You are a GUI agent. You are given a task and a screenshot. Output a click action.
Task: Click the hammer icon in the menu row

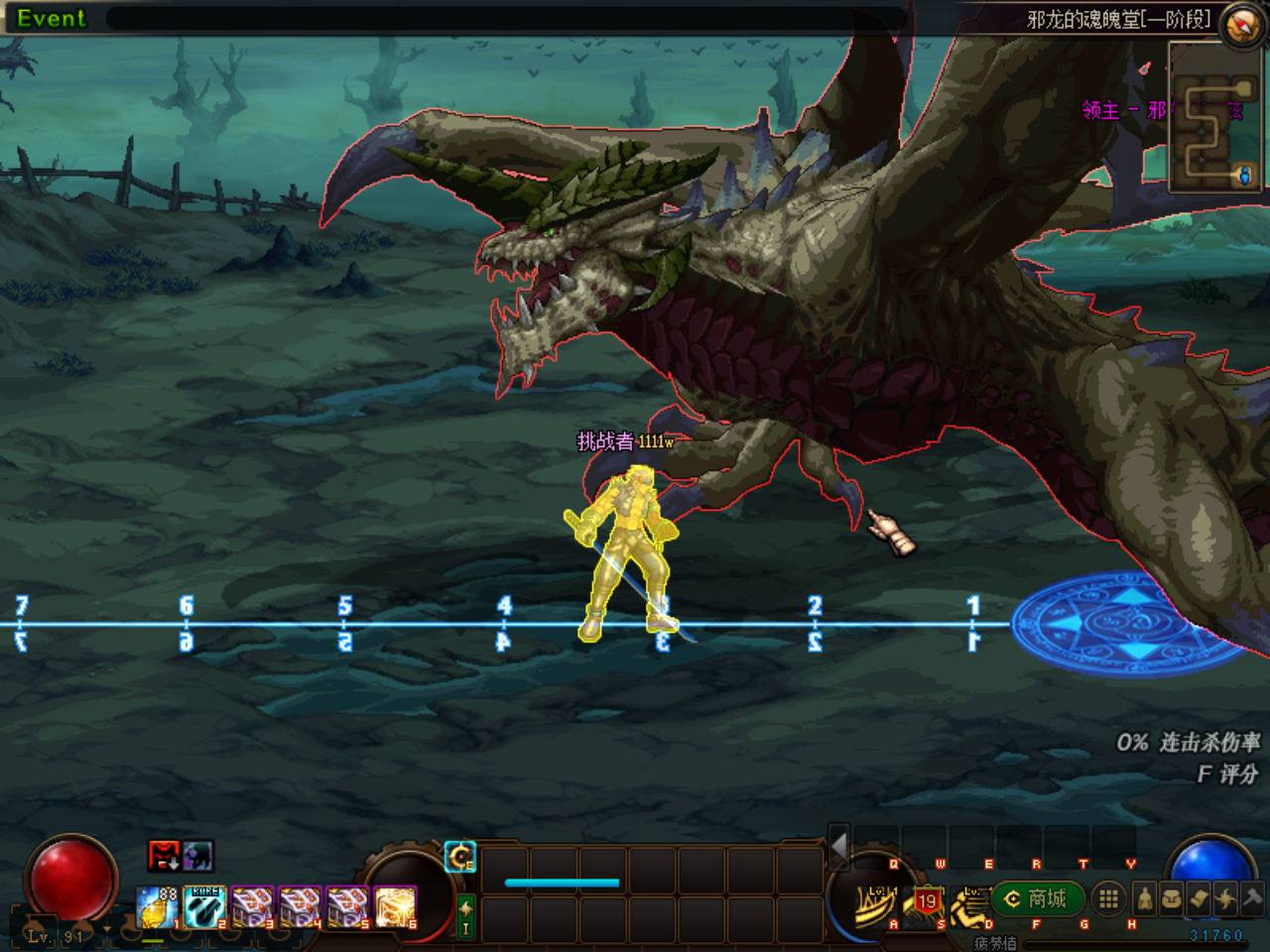(1252, 898)
